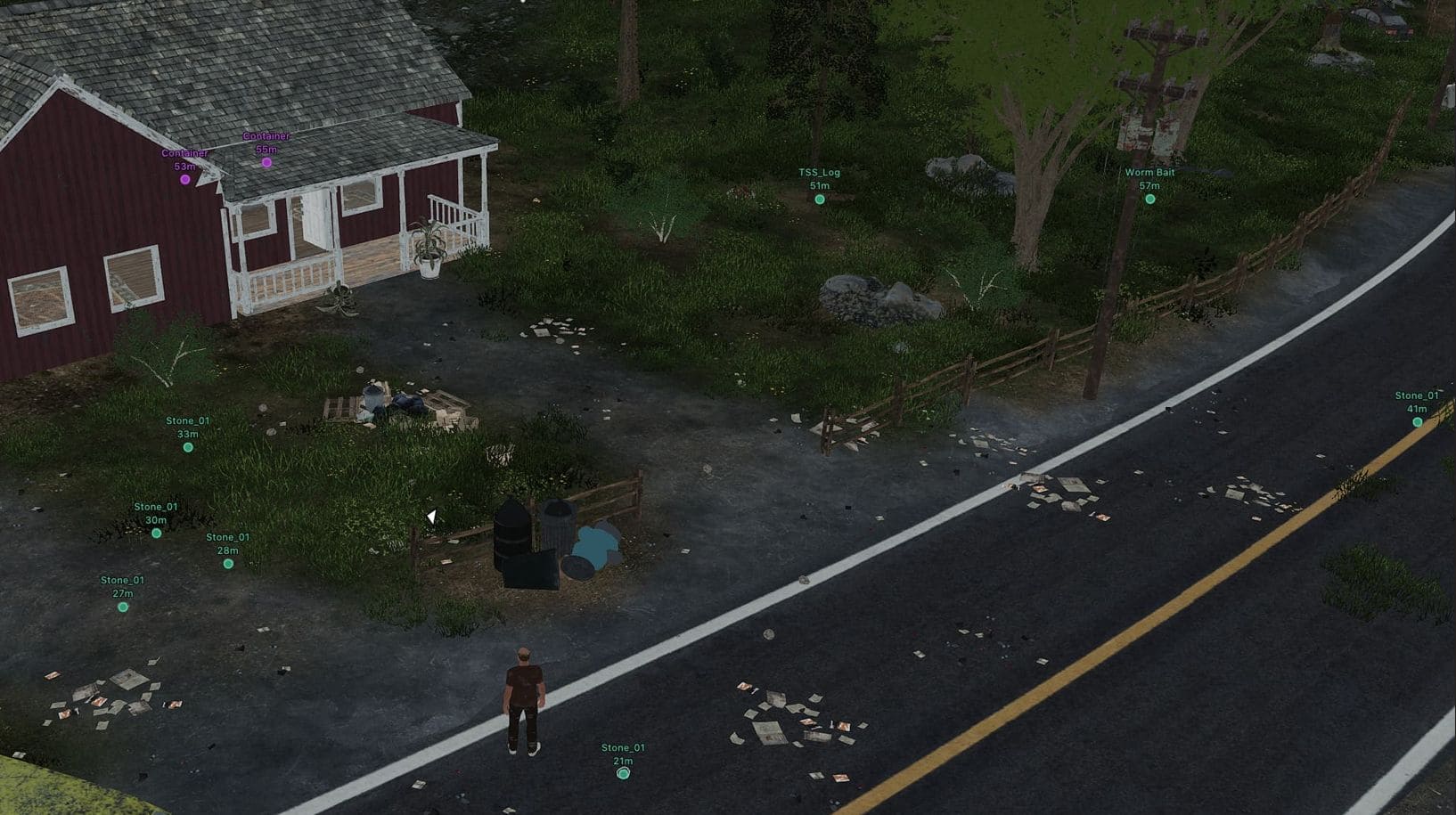Click the Stone_01 marker at 21m
Viewport: 1456px width, 815px height.
tap(623, 774)
